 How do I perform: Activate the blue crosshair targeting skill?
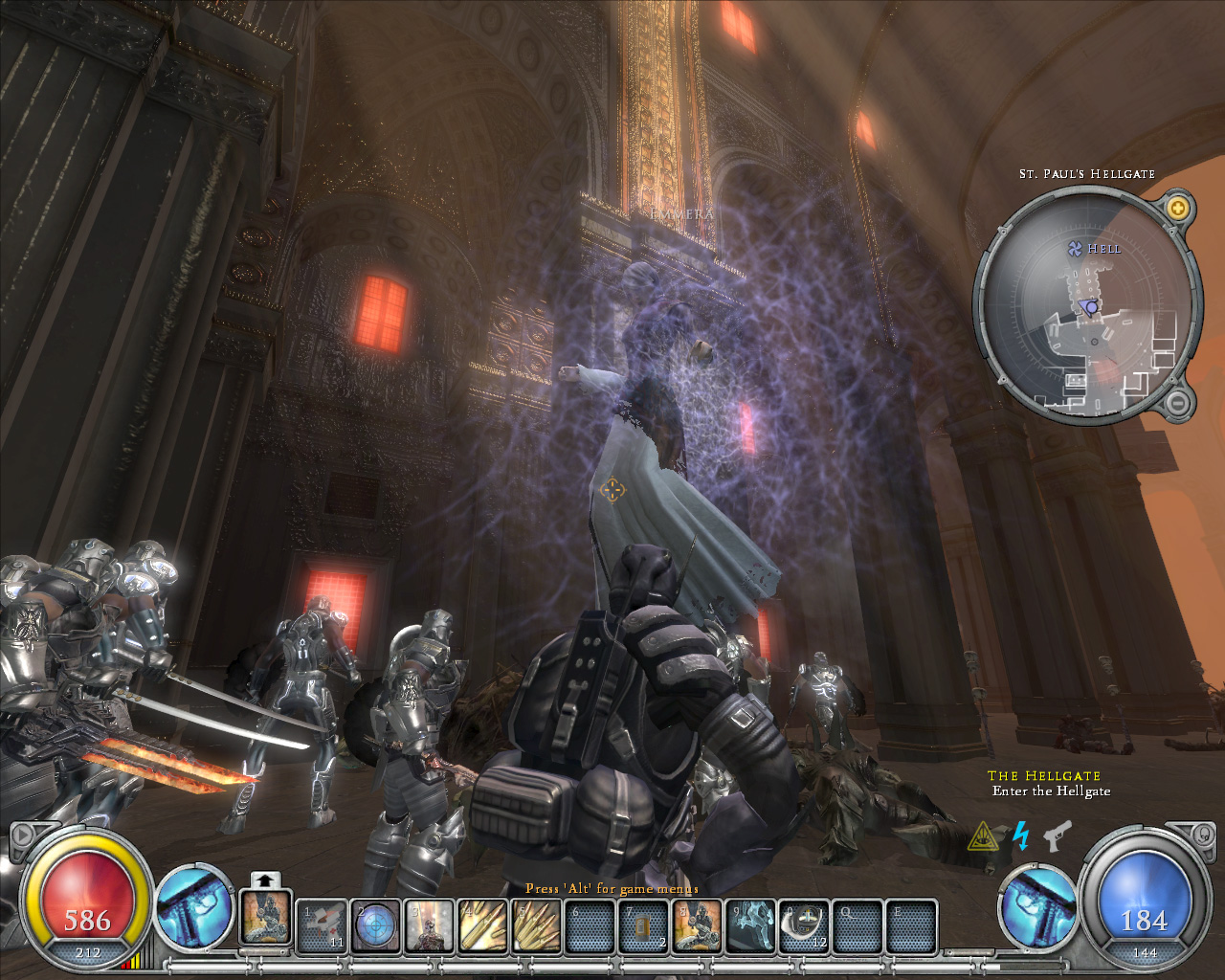(376, 926)
